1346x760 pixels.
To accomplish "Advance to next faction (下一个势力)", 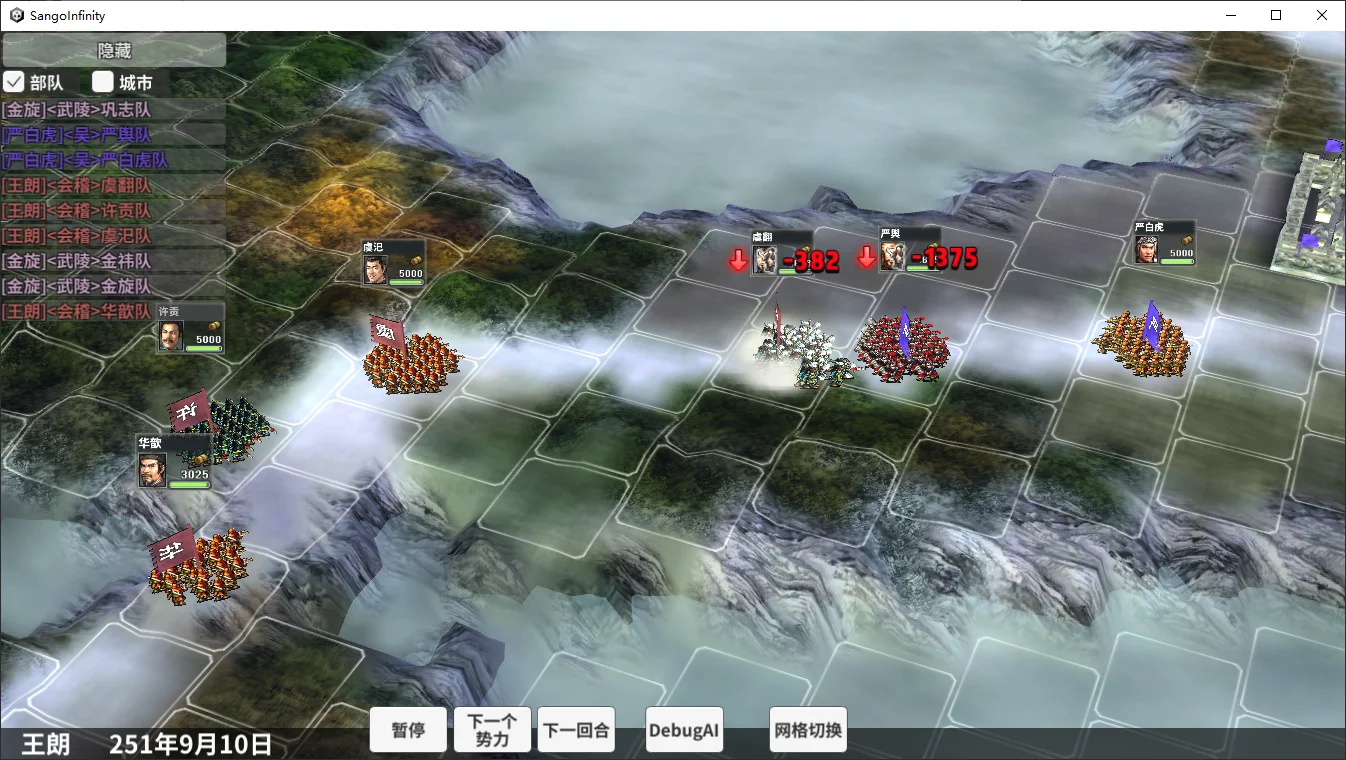I will click(492, 730).
